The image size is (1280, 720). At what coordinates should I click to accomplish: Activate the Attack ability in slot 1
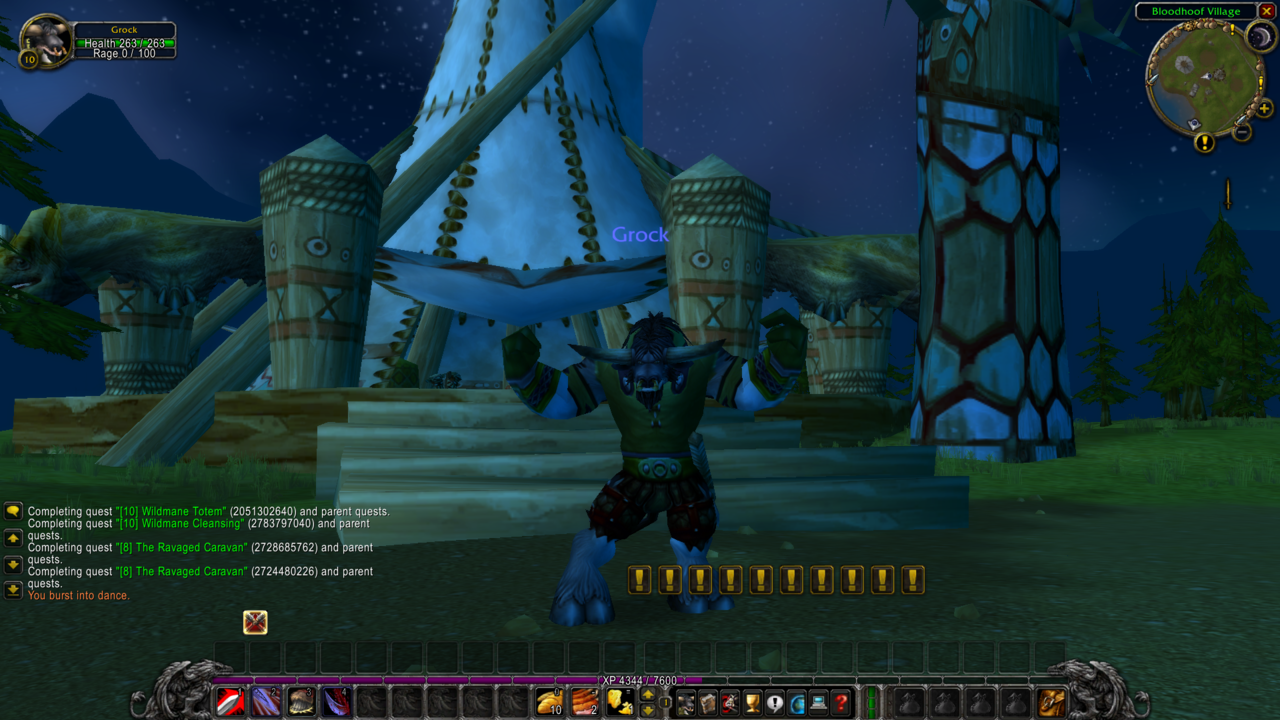[229, 700]
